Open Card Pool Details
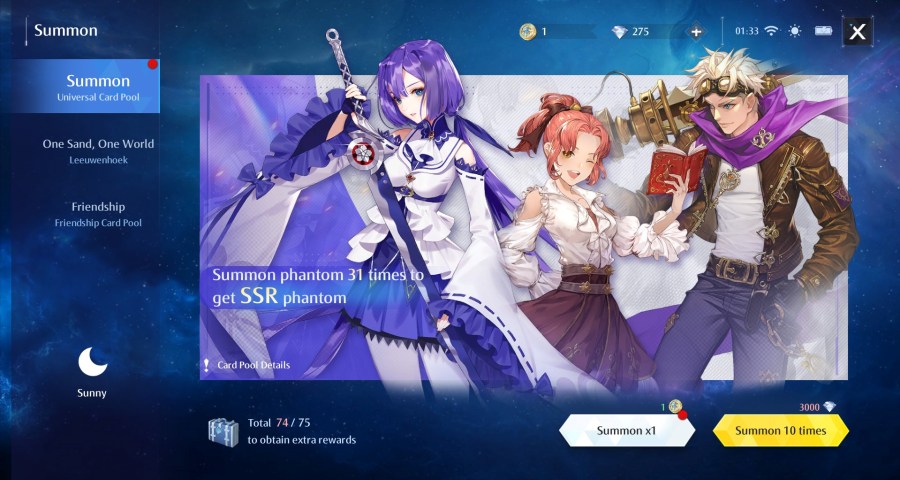The image size is (900, 480). coord(252,365)
